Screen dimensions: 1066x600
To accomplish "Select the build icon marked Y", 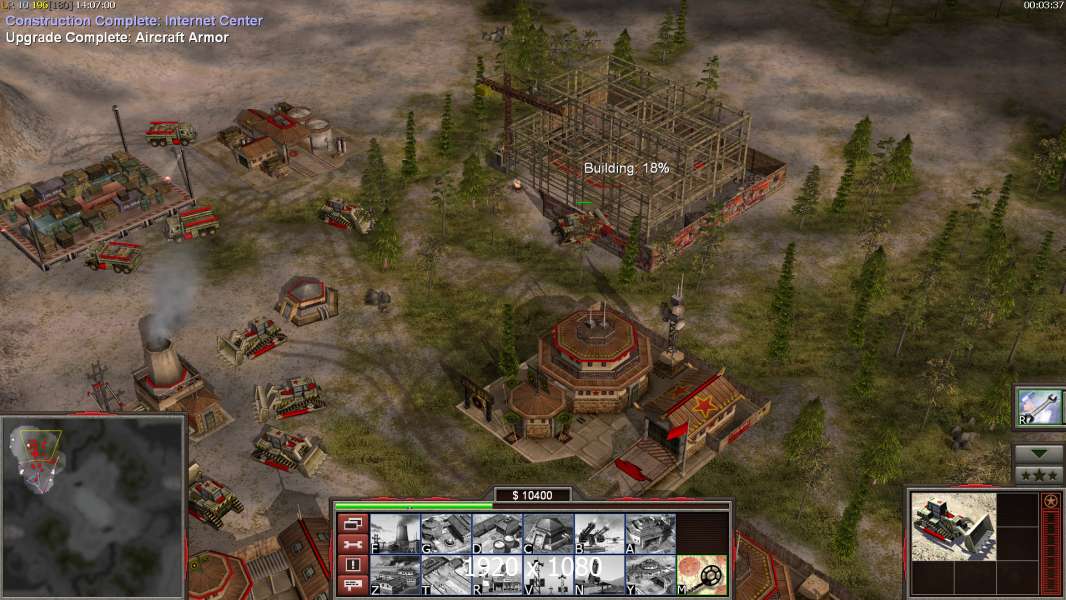I will (x=650, y=575).
